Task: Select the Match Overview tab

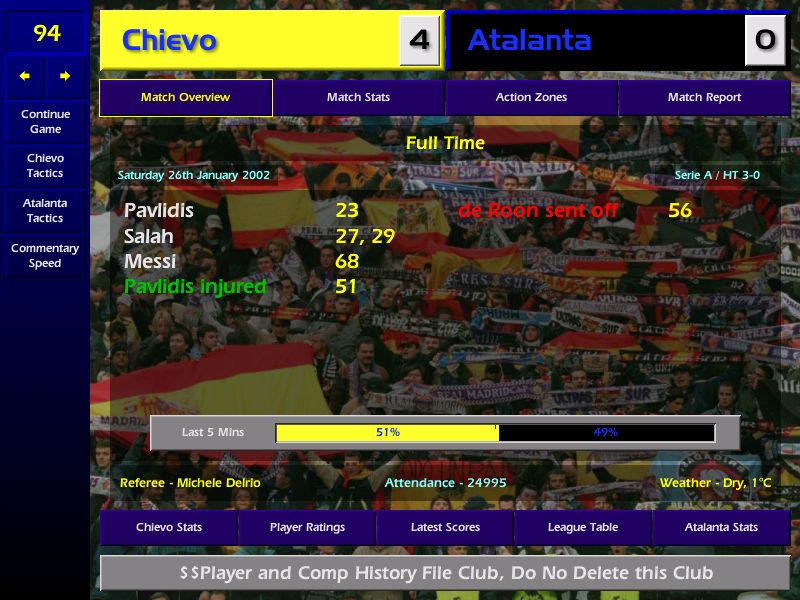Action: tap(186, 98)
